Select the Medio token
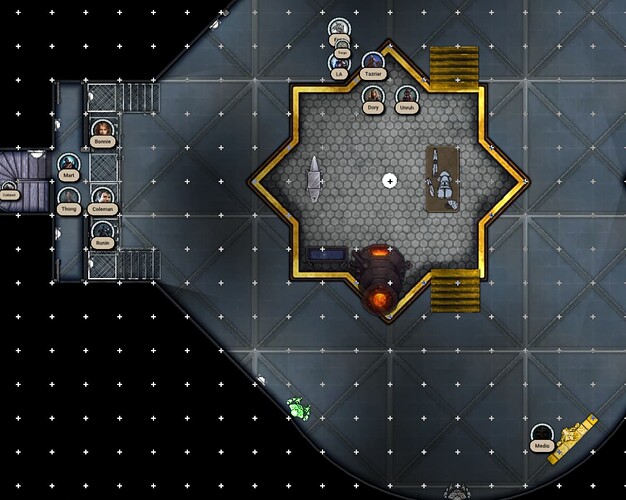The width and height of the screenshot is (626, 500). click(542, 434)
